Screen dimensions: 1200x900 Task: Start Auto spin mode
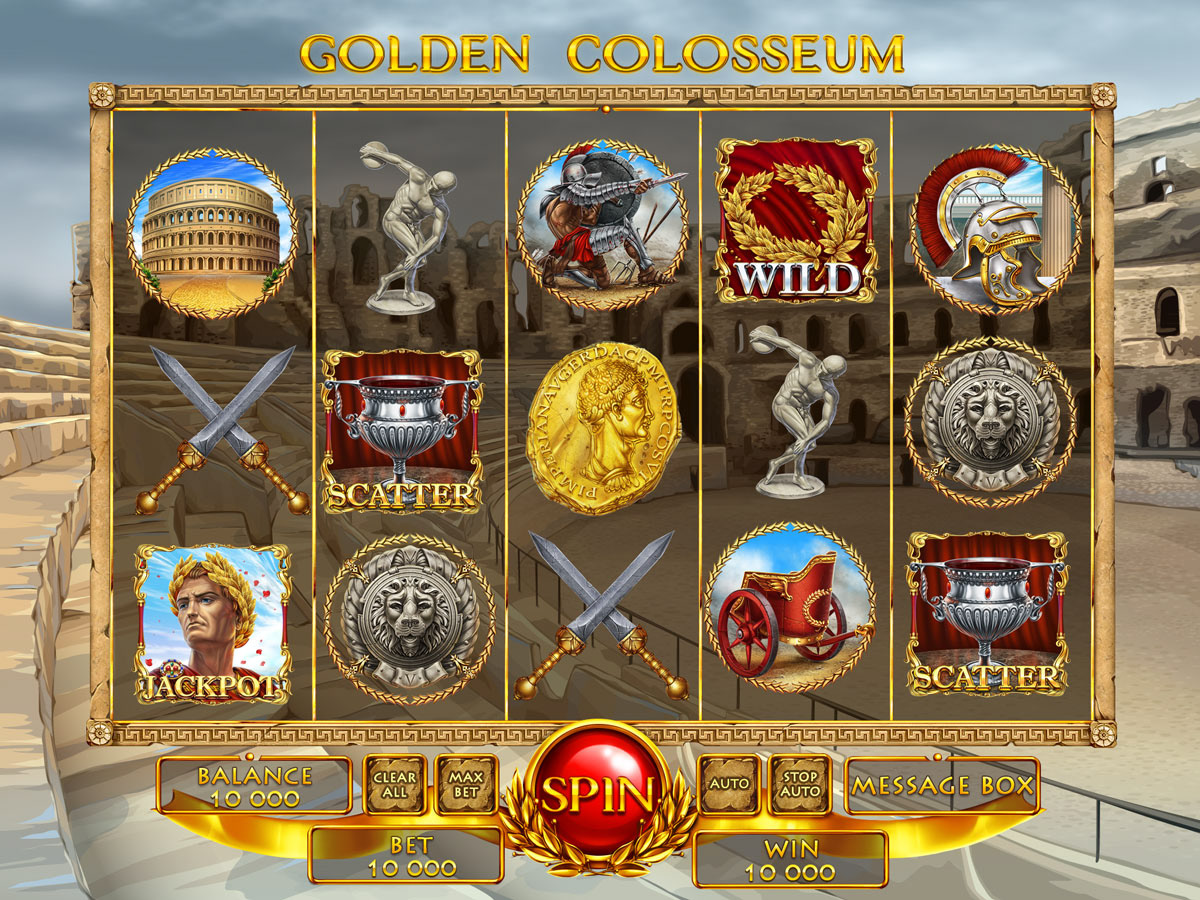click(x=729, y=783)
